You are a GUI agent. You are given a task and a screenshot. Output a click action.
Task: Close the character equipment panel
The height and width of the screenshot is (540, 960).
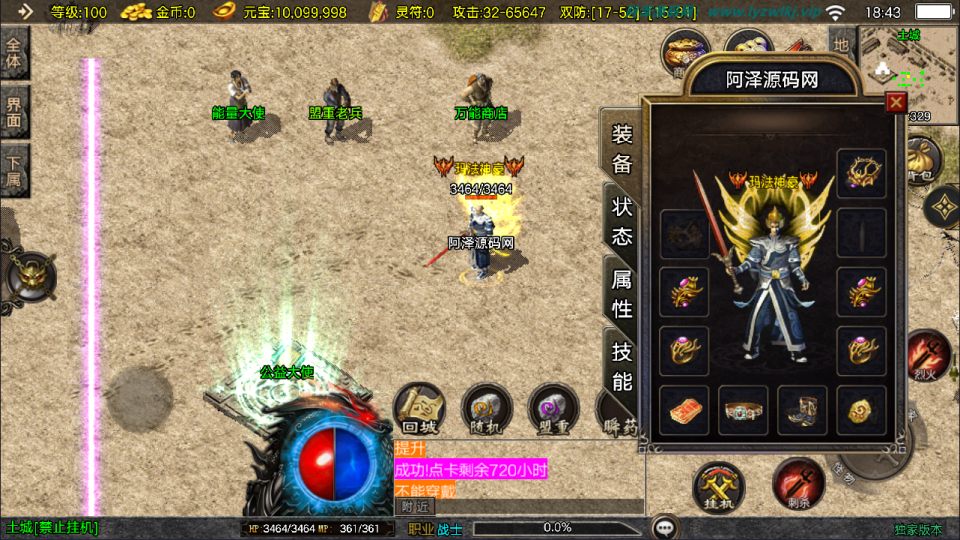[896, 101]
